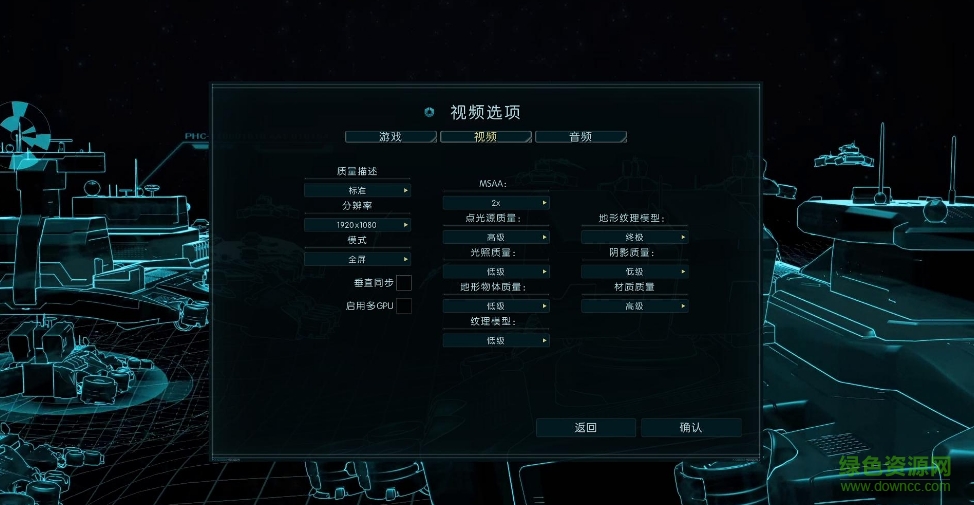Viewport: 974px width, 505px height.
Task: Toggle the 垂直同步 vertical sync checkbox
Action: click(404, 283)
